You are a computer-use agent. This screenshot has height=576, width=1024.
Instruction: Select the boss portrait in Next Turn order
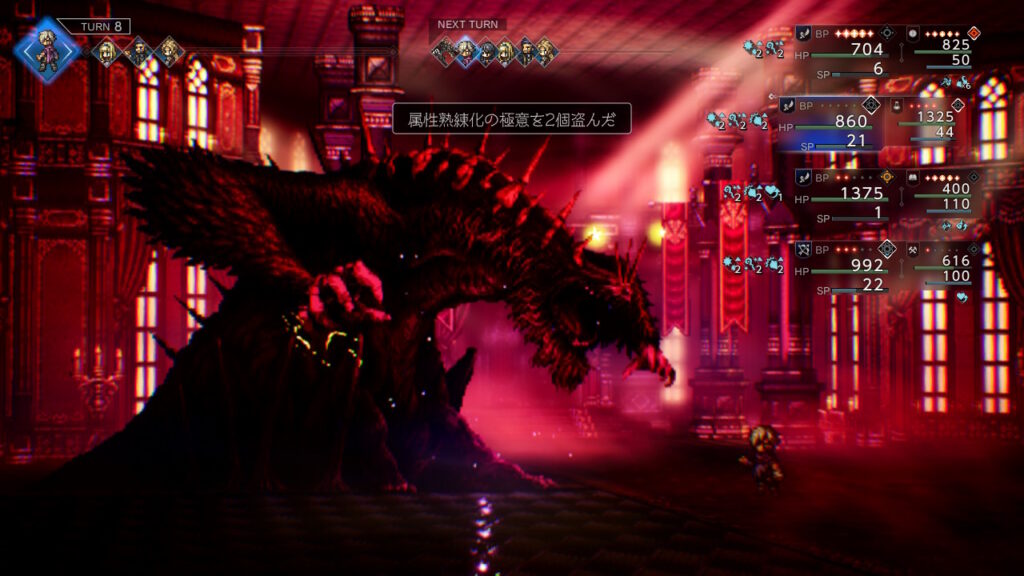click(444, 51)
